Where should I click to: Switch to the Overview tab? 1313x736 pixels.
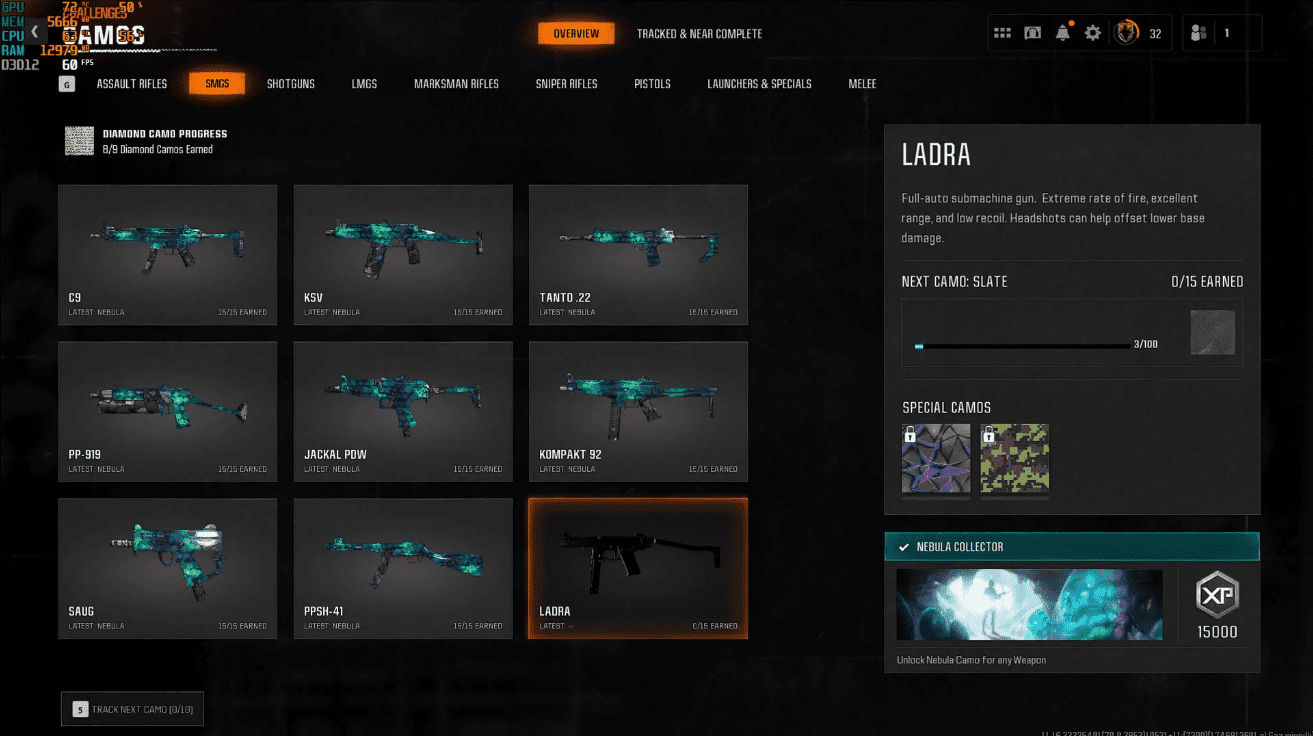(x=576, y=34)
